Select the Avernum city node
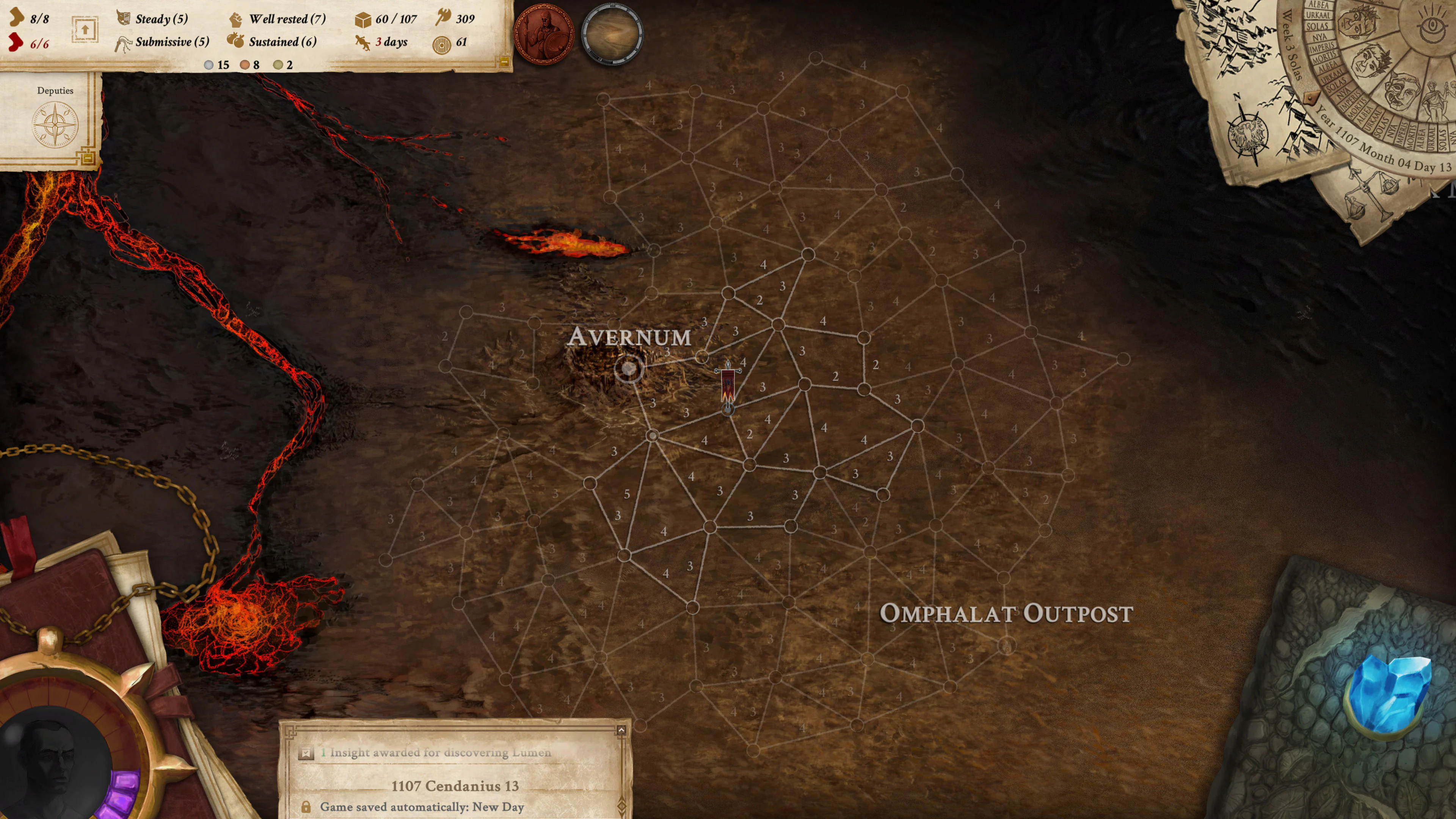1456x819 pixels. coord(629,369)
